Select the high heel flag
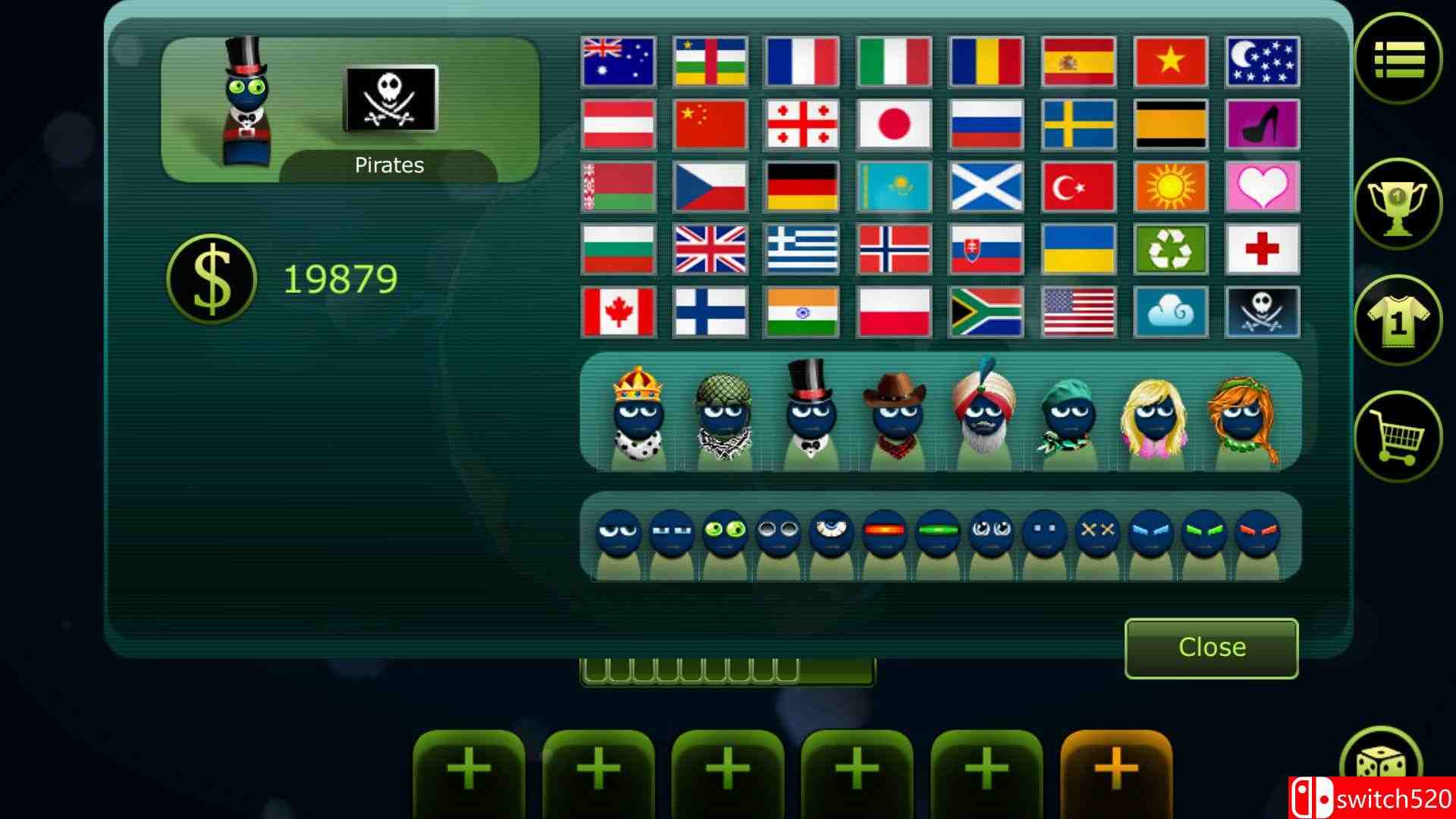1456x819 pixels. [1261, 124]
